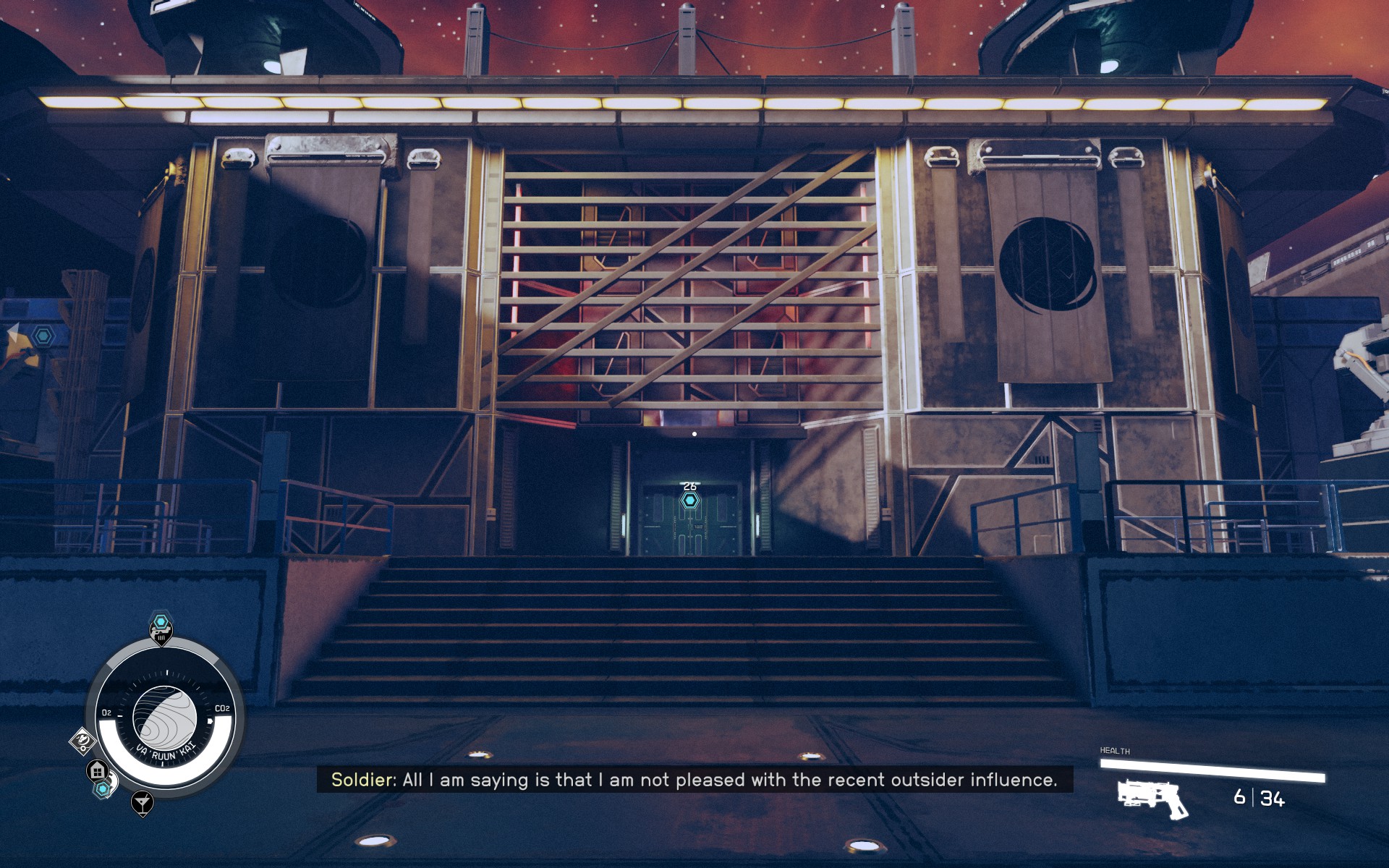Click the cocktail bar marker on compass

pos(143,802)
